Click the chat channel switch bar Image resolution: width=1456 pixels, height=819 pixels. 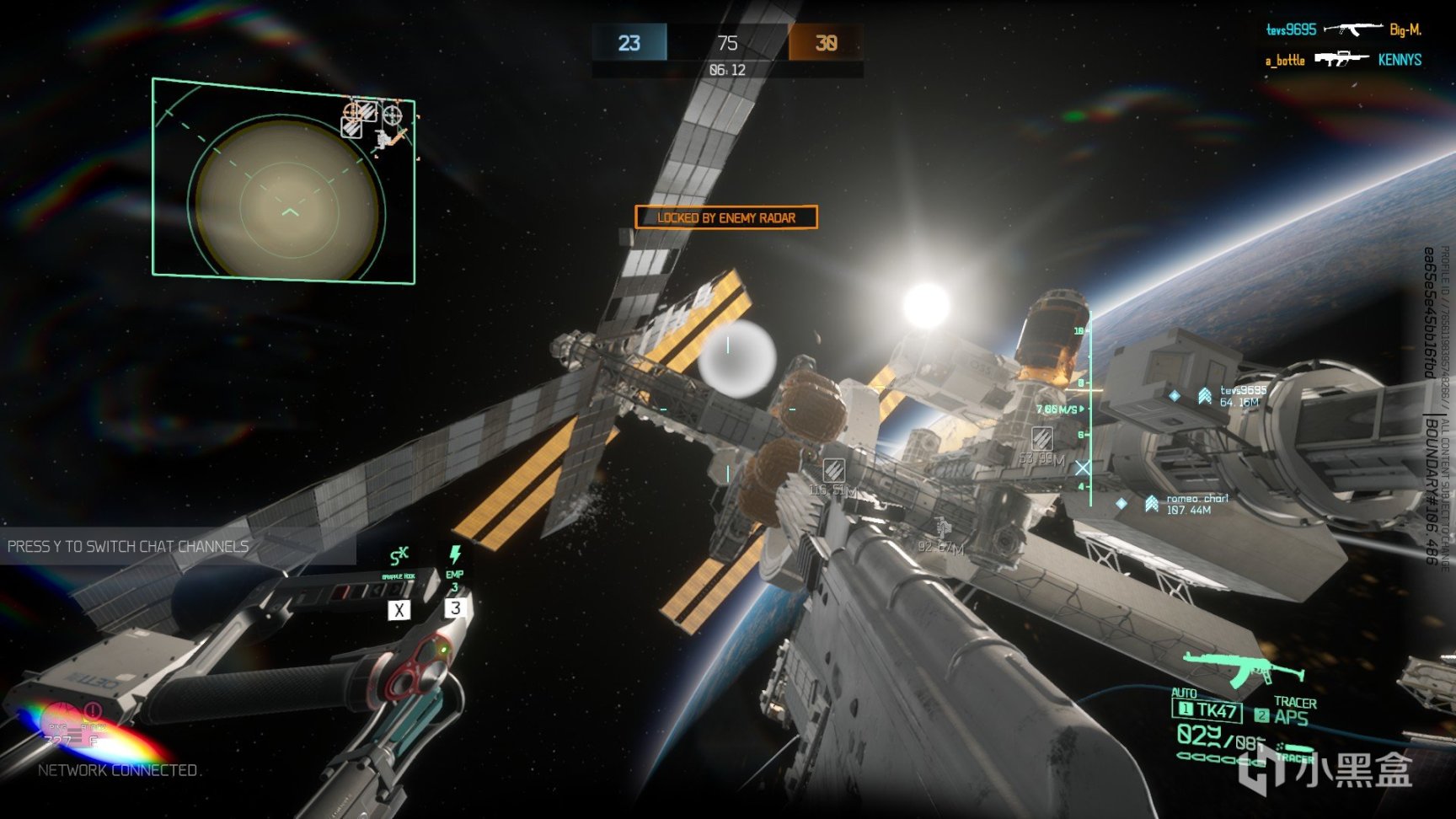tap(177, 546)
